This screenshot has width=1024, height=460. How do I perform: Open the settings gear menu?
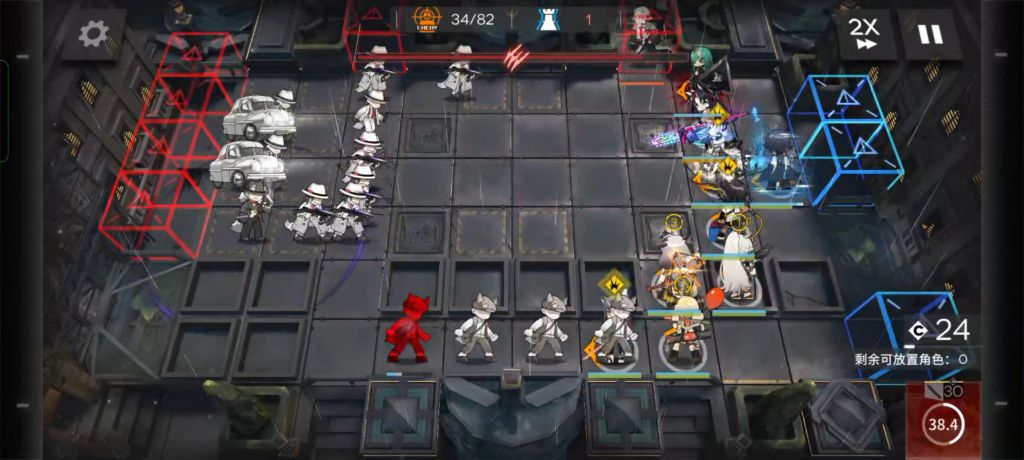[x=93, y=35]
